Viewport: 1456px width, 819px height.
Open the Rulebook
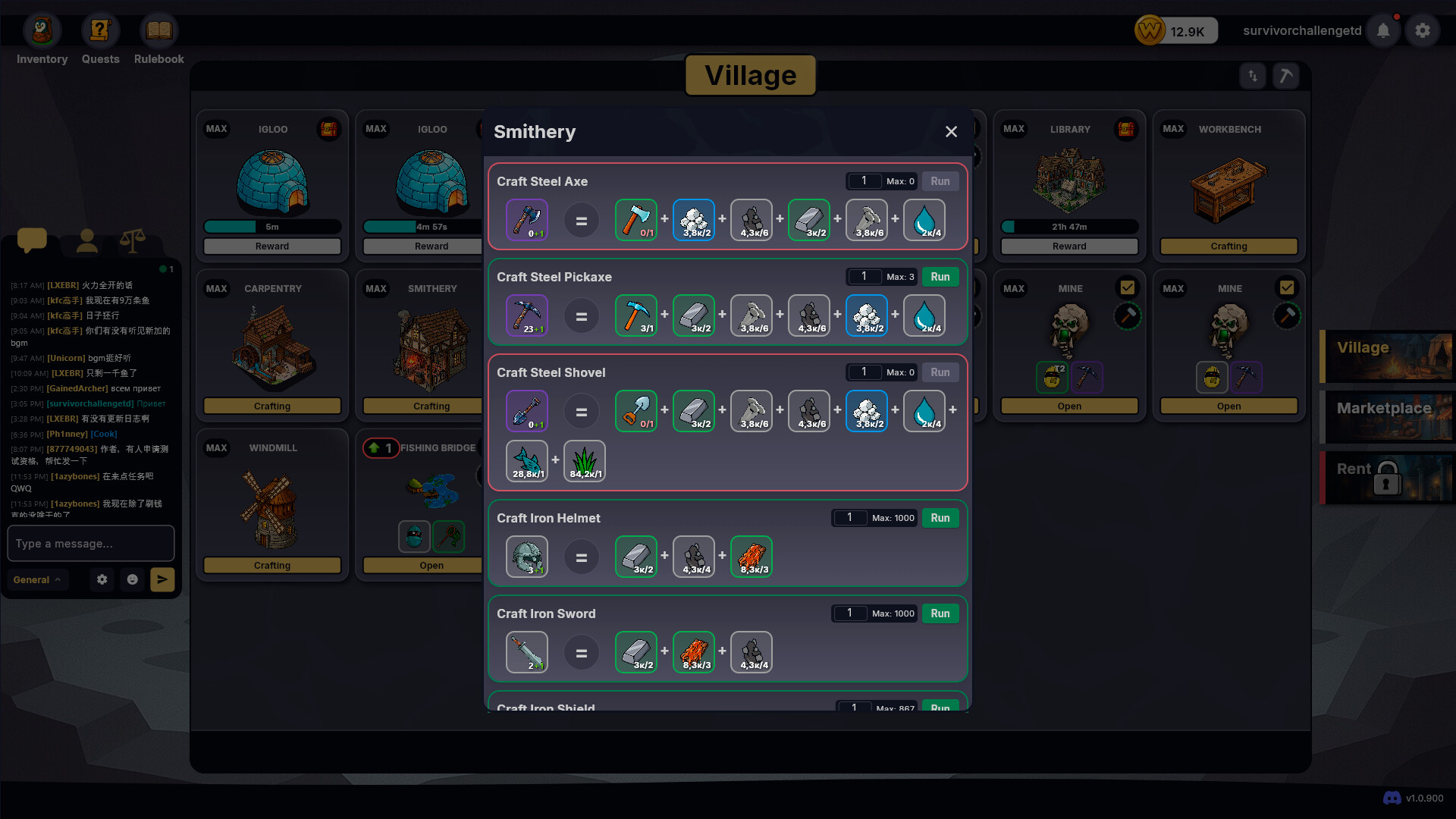point(158,30)
